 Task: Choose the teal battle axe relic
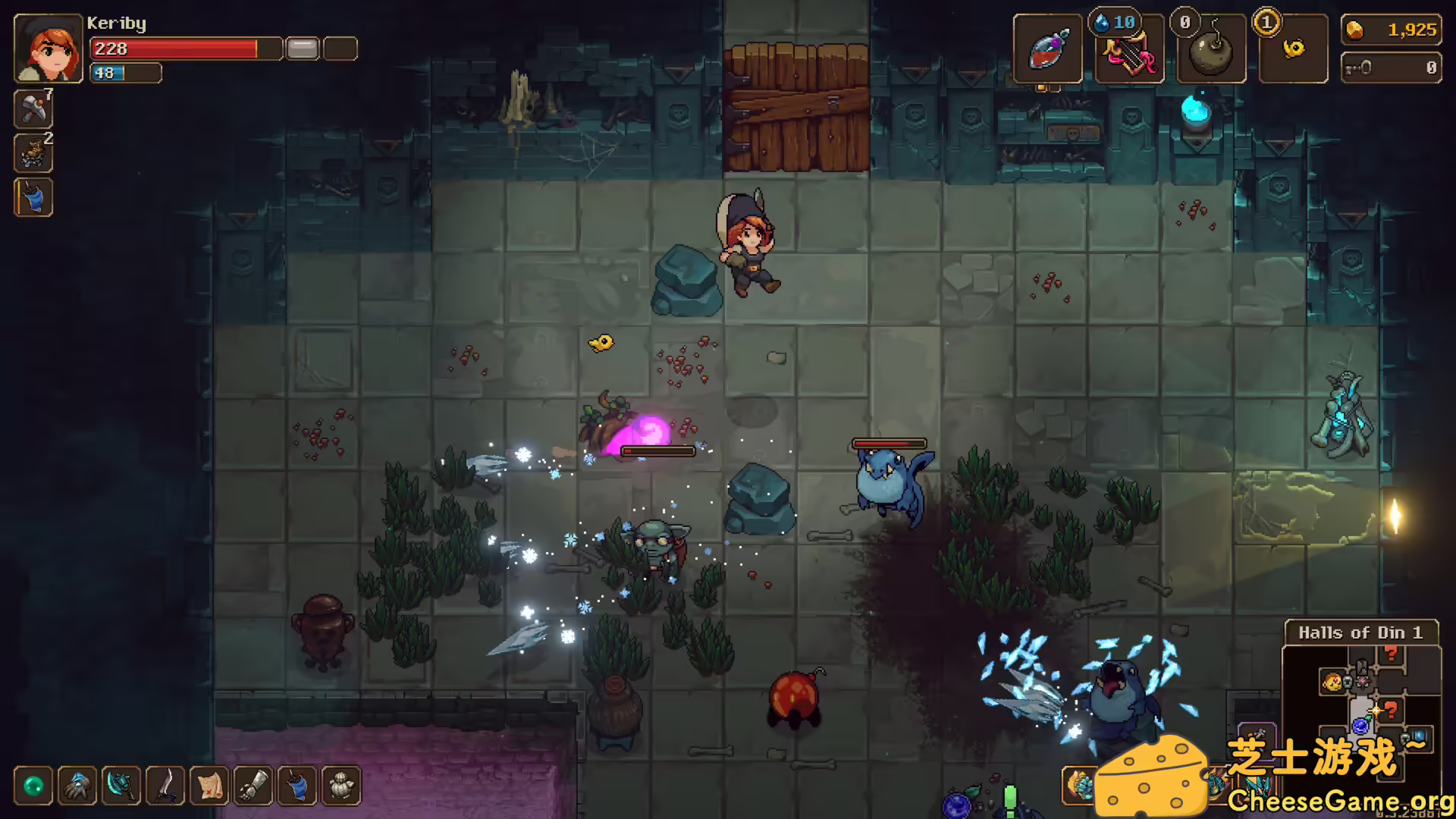(121, 786)
